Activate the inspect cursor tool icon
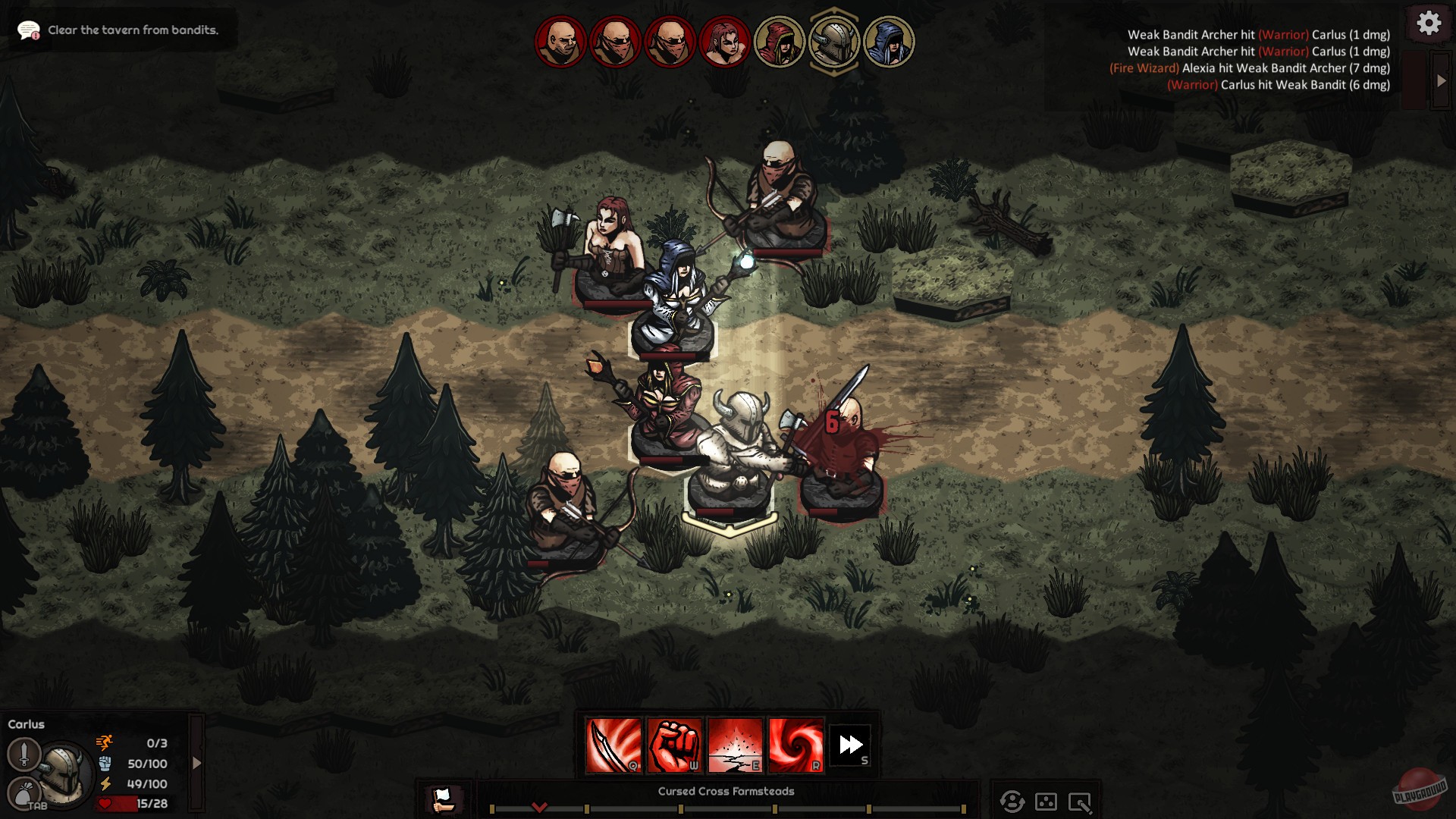The width and height of the screenshot is (1456, 819). (1080, 802)
